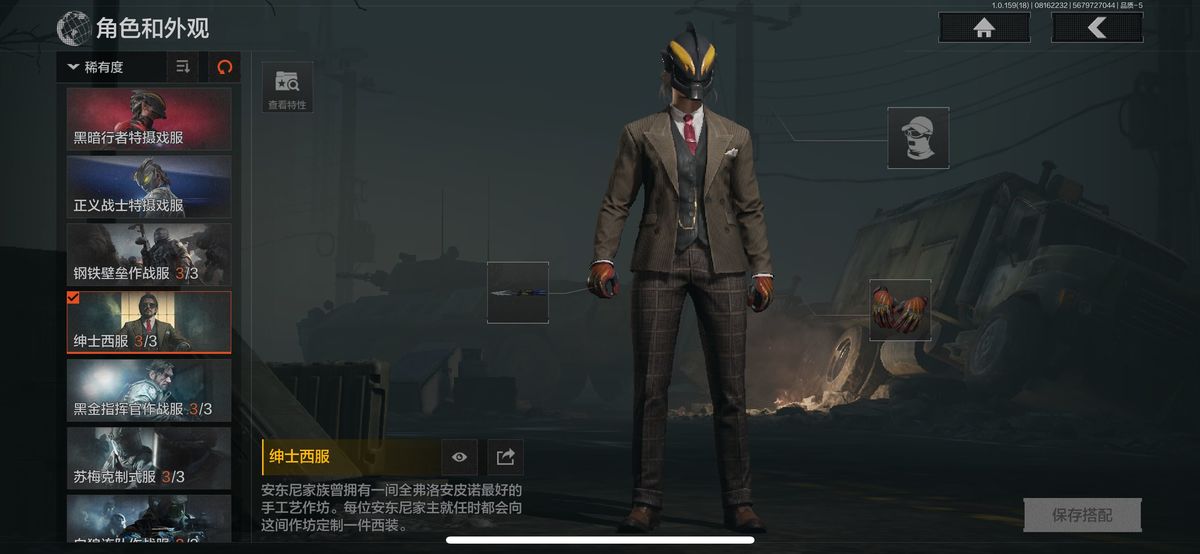Choose the 钢铁壁垒作战服 outfit
The width and height of the screenshot is (1200, 554).
(x=149, y=255)
